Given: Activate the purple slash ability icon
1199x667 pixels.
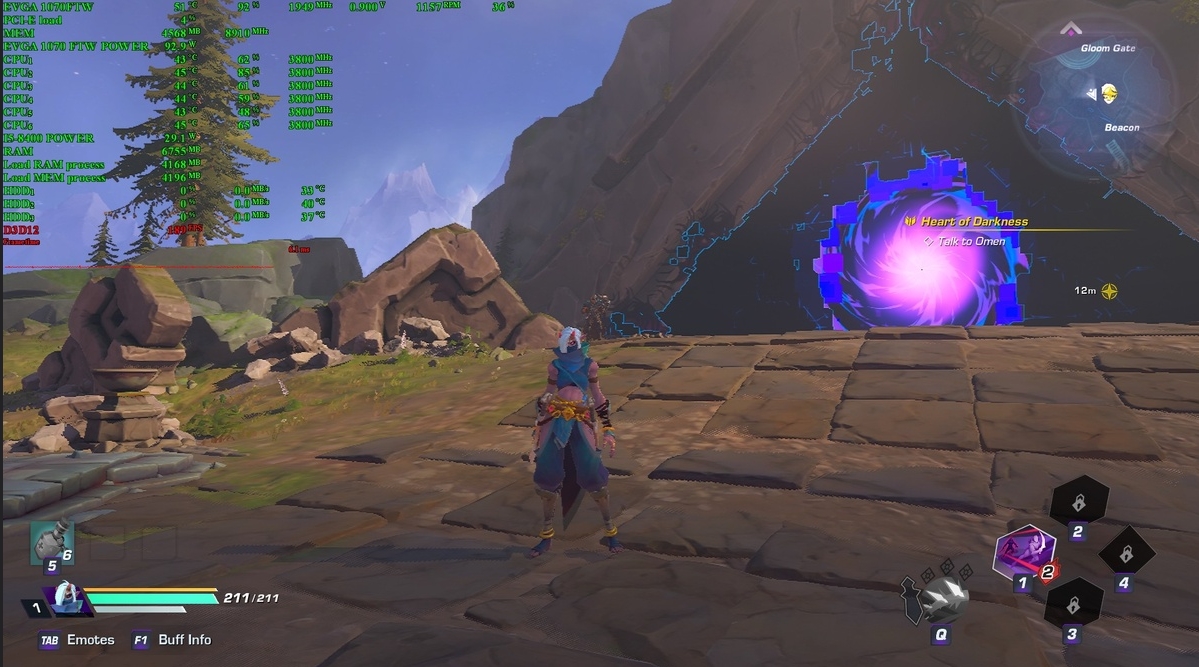Looking at the screenshot, I should (1023, 553).
